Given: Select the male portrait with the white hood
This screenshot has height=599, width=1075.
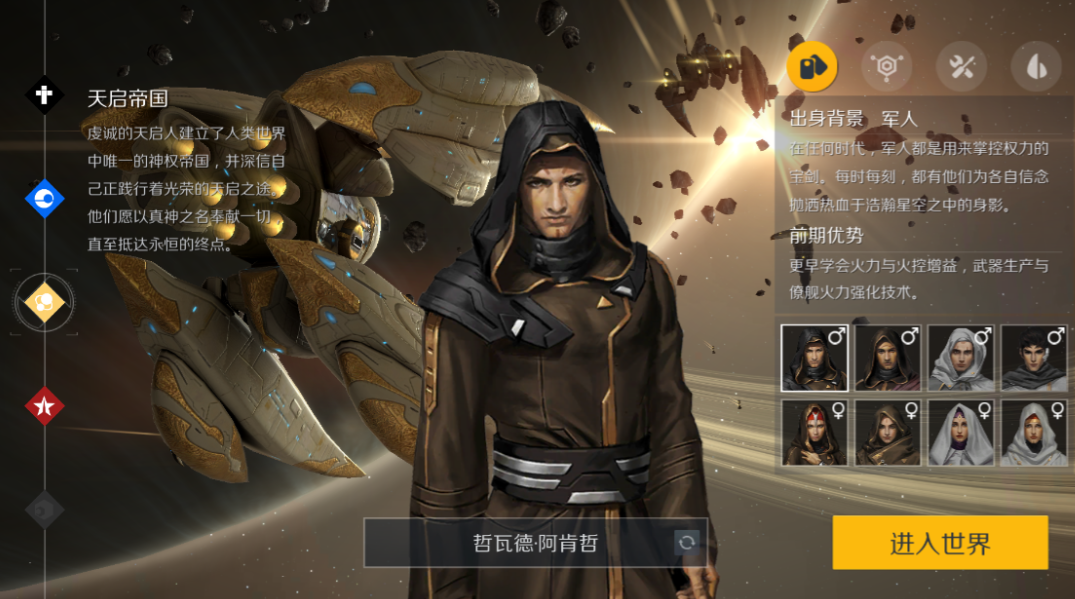Looking at the screenshot, I should click(961, 358).
